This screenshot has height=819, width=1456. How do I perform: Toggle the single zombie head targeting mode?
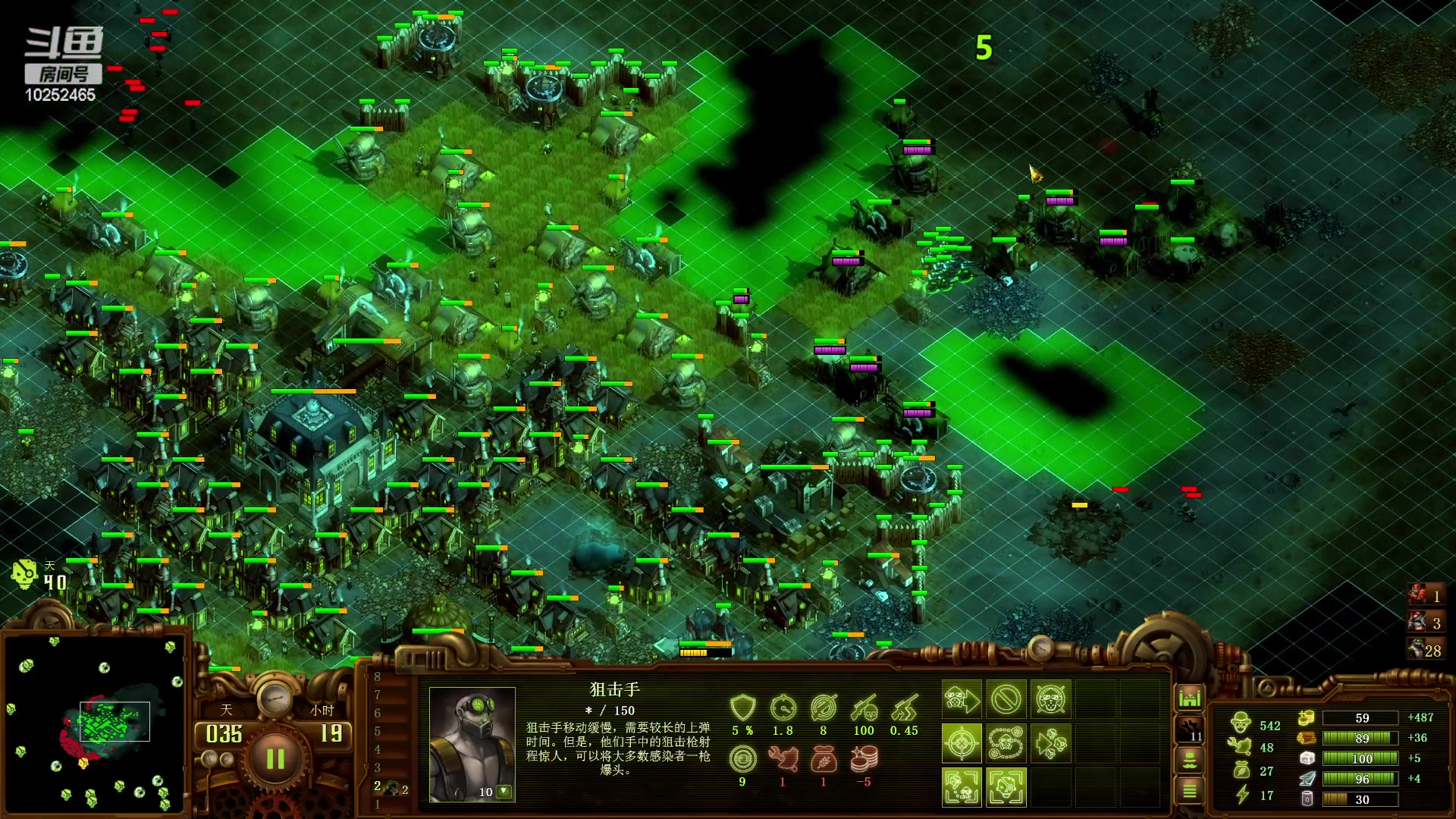[x=1006, y=786]
